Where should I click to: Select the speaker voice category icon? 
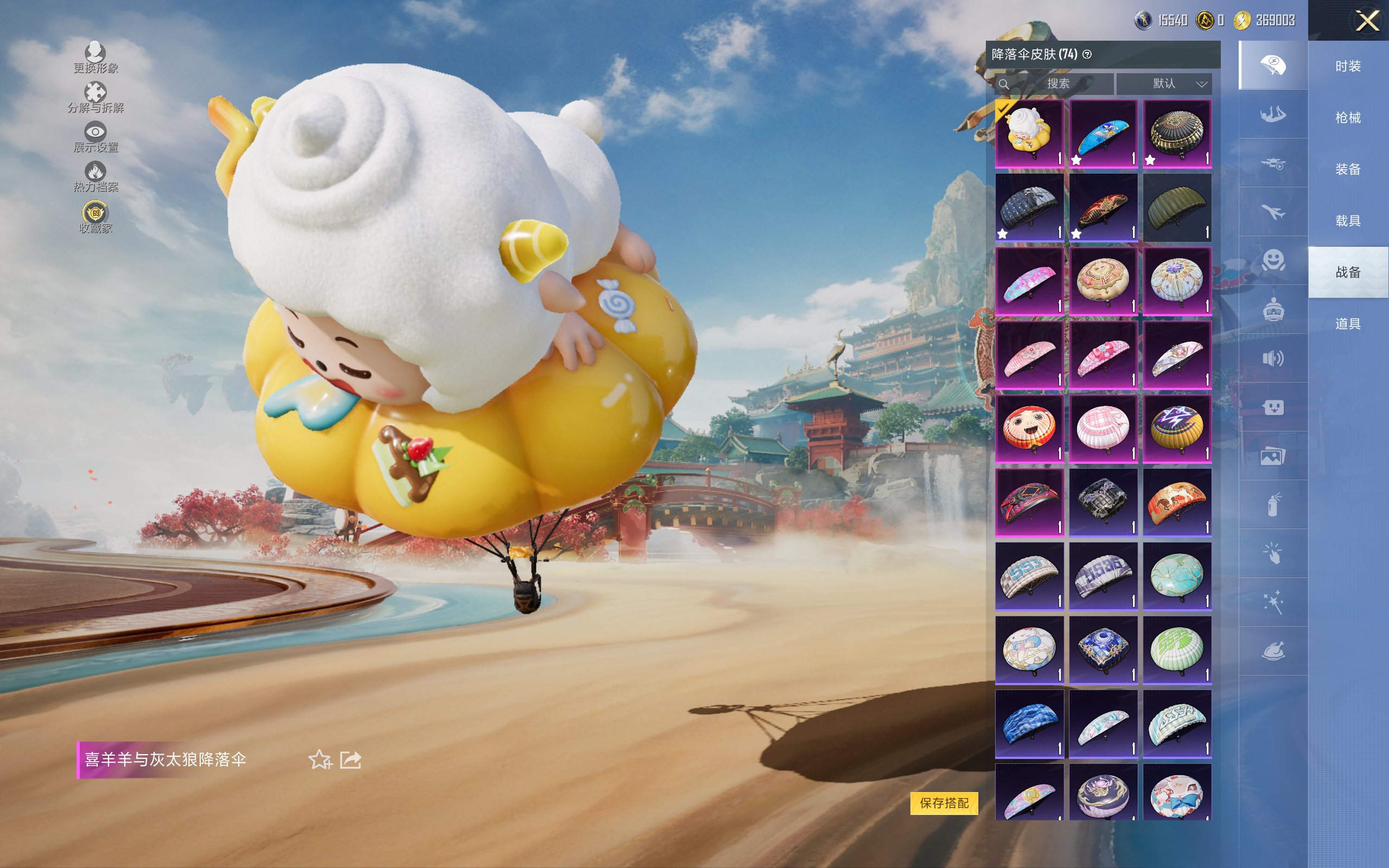(1272, 359)
